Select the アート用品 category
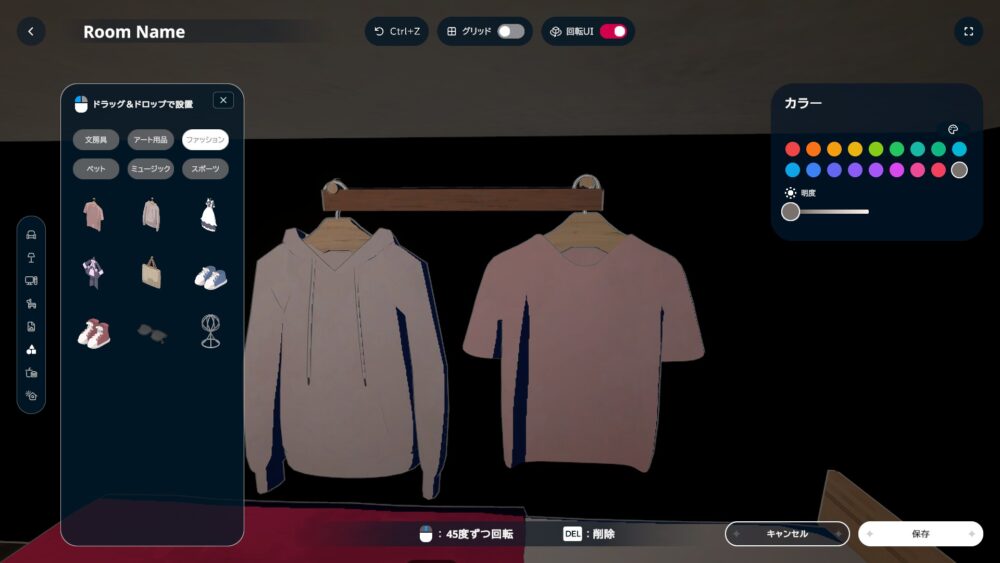This screenshot has height=563, width=1000. [x=150, y=140]
